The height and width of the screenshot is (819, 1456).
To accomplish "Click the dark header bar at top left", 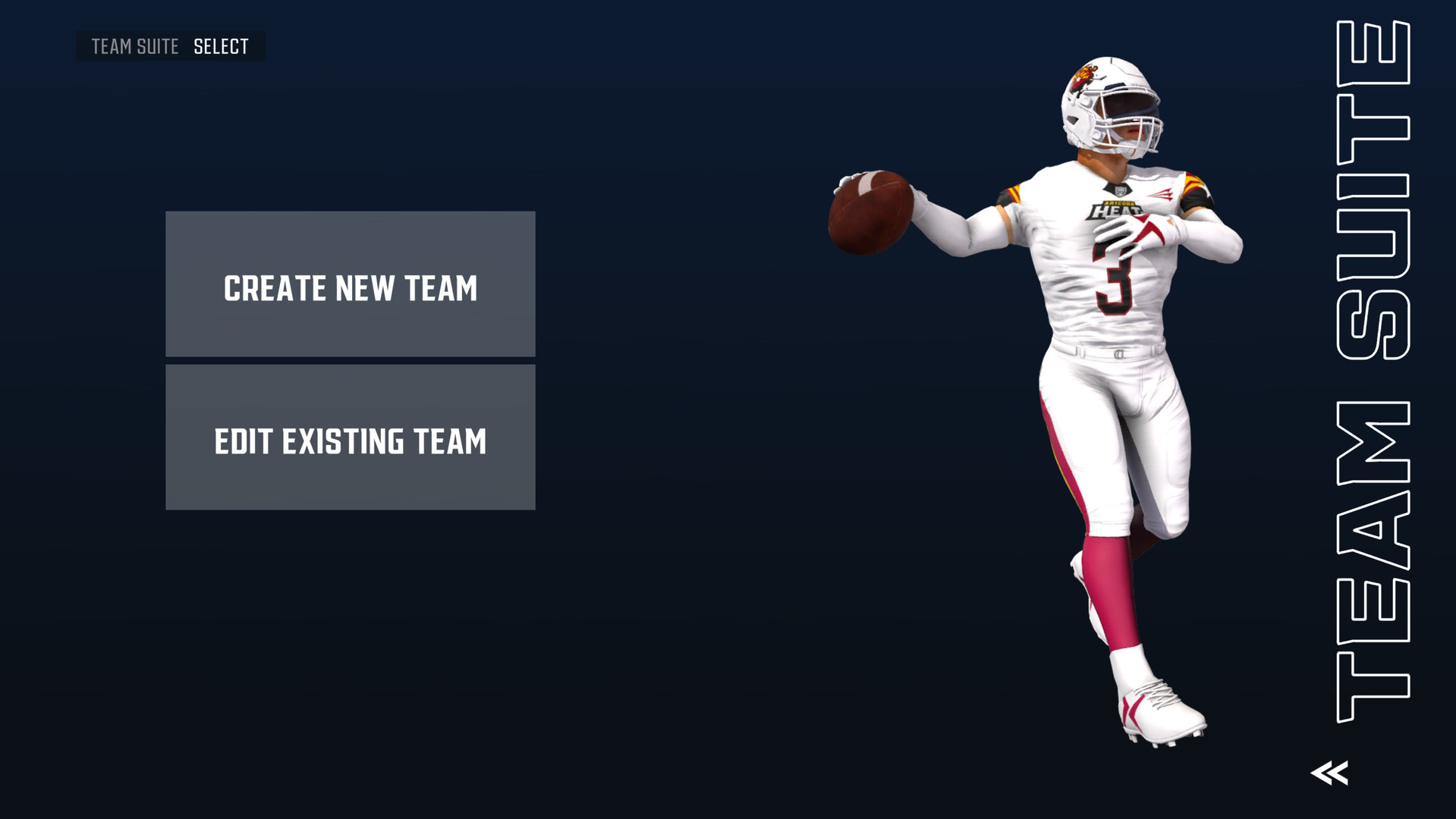I will [171, 46].
